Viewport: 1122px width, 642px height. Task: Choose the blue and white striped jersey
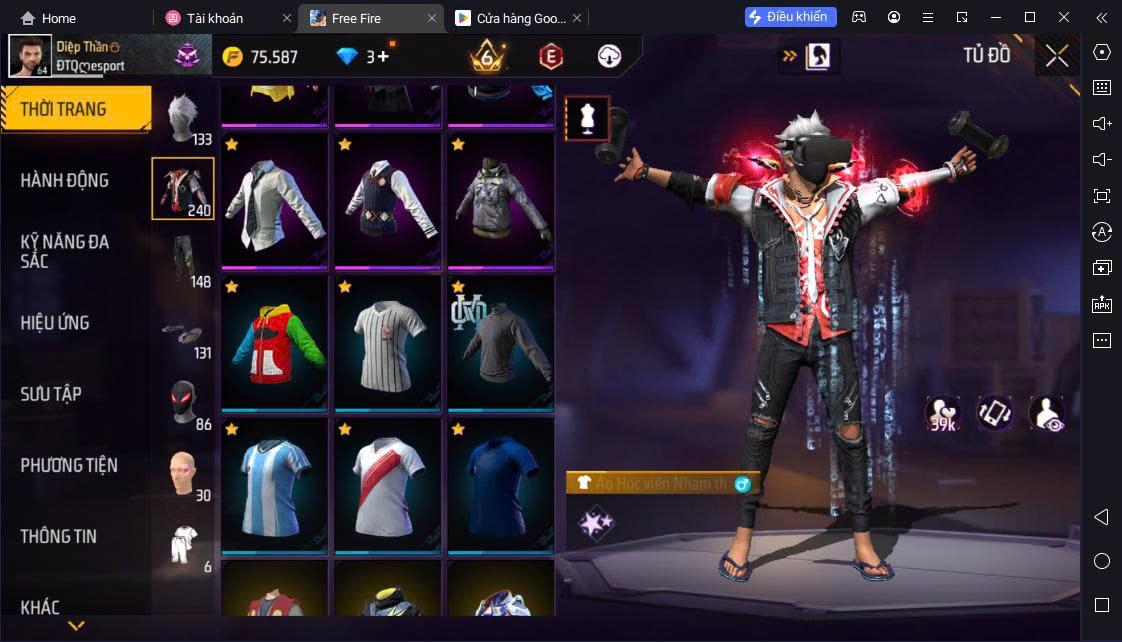tap(274, 485)
